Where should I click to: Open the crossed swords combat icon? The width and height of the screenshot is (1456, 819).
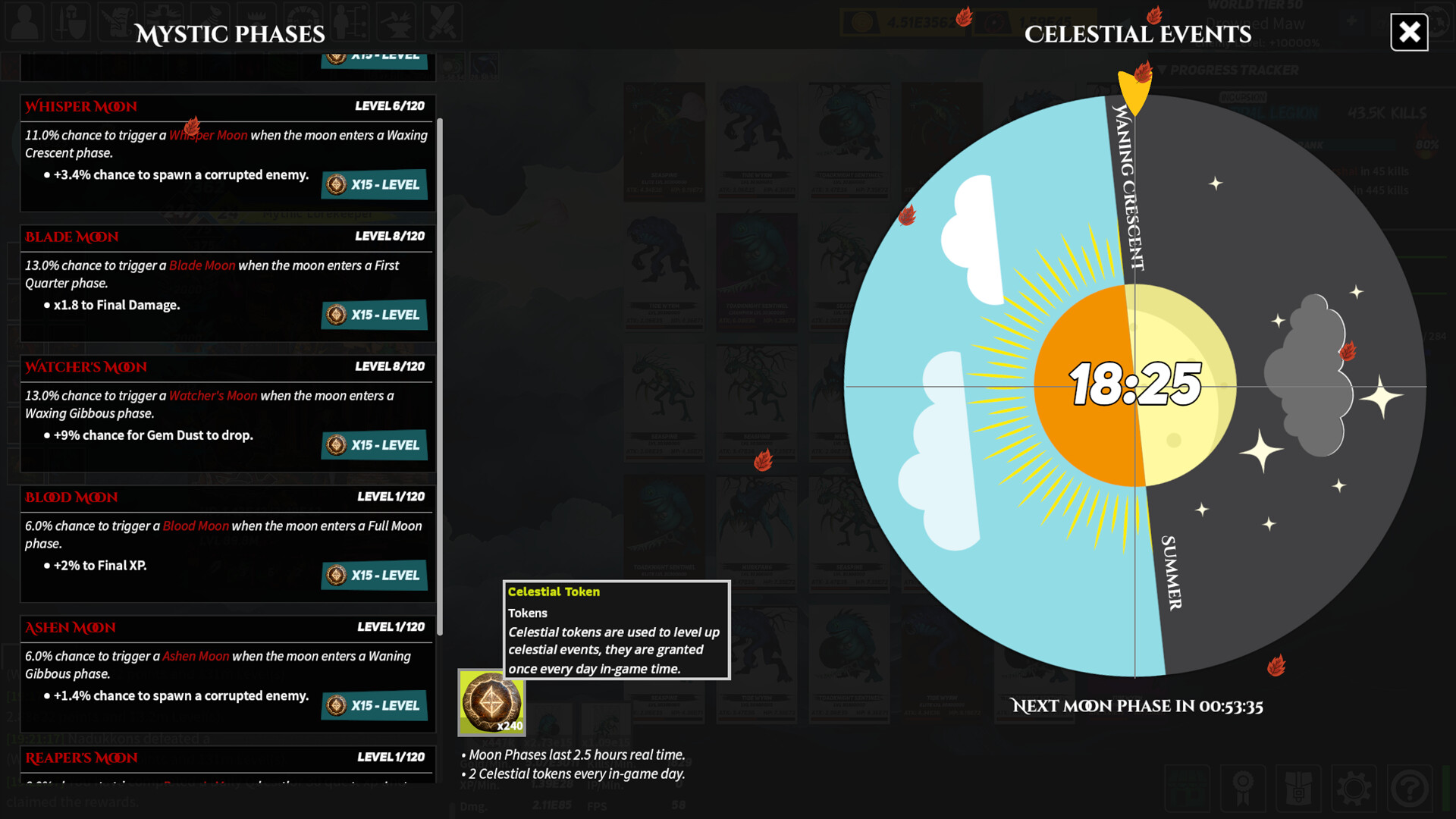pyautogui.click(x=443, y=23)
